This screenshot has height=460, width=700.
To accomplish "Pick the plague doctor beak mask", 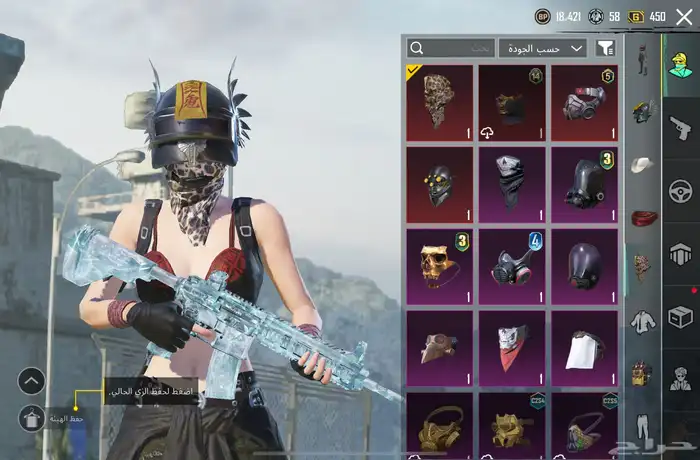I will (x=439, y=348).
